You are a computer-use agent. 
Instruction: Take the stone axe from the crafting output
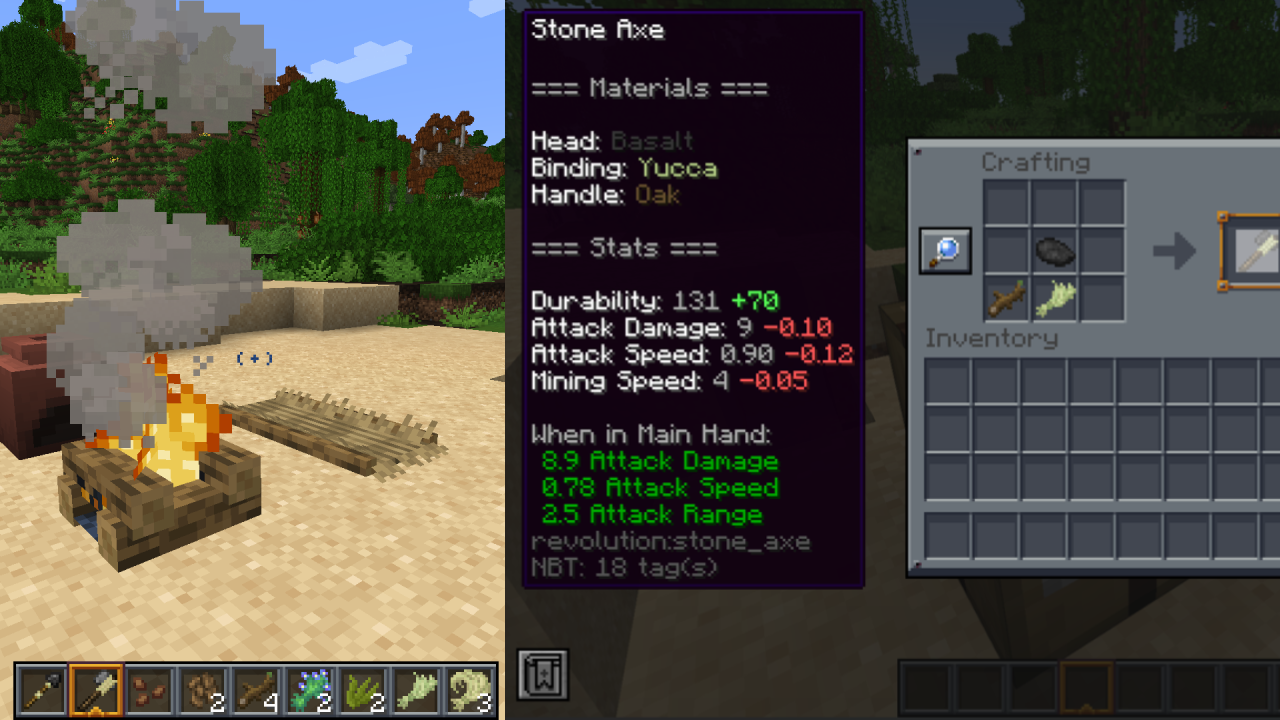[x=1252, y=251]
